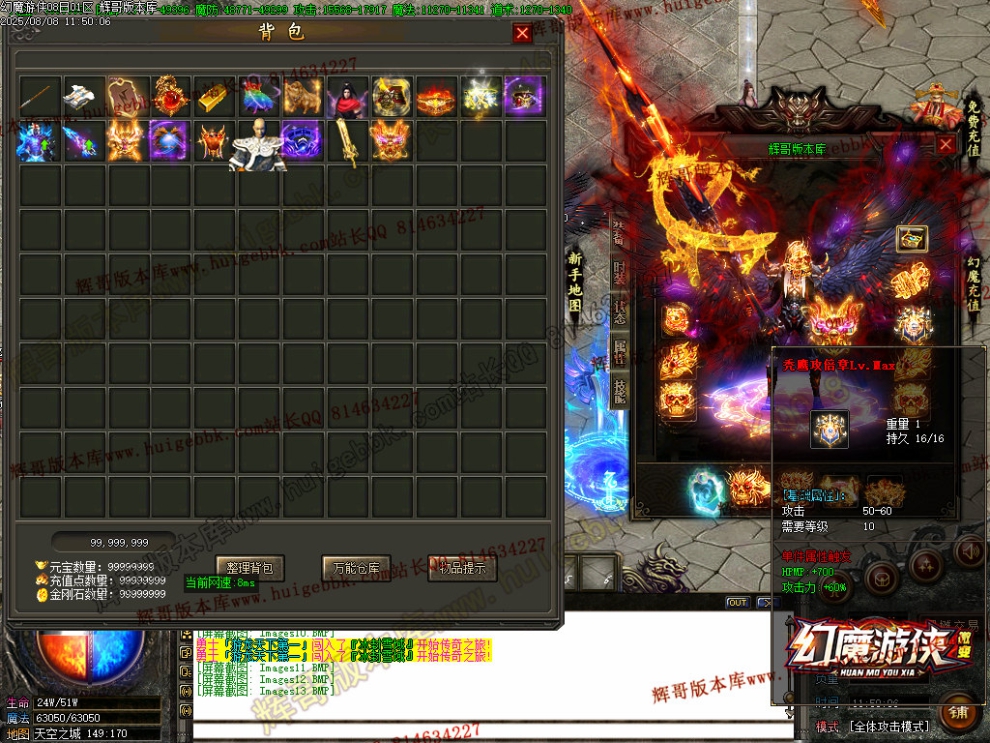Click the OUT button above the chat
This screenshot has height=743, width=990.
pyautogui.click(x=737, y=602)
